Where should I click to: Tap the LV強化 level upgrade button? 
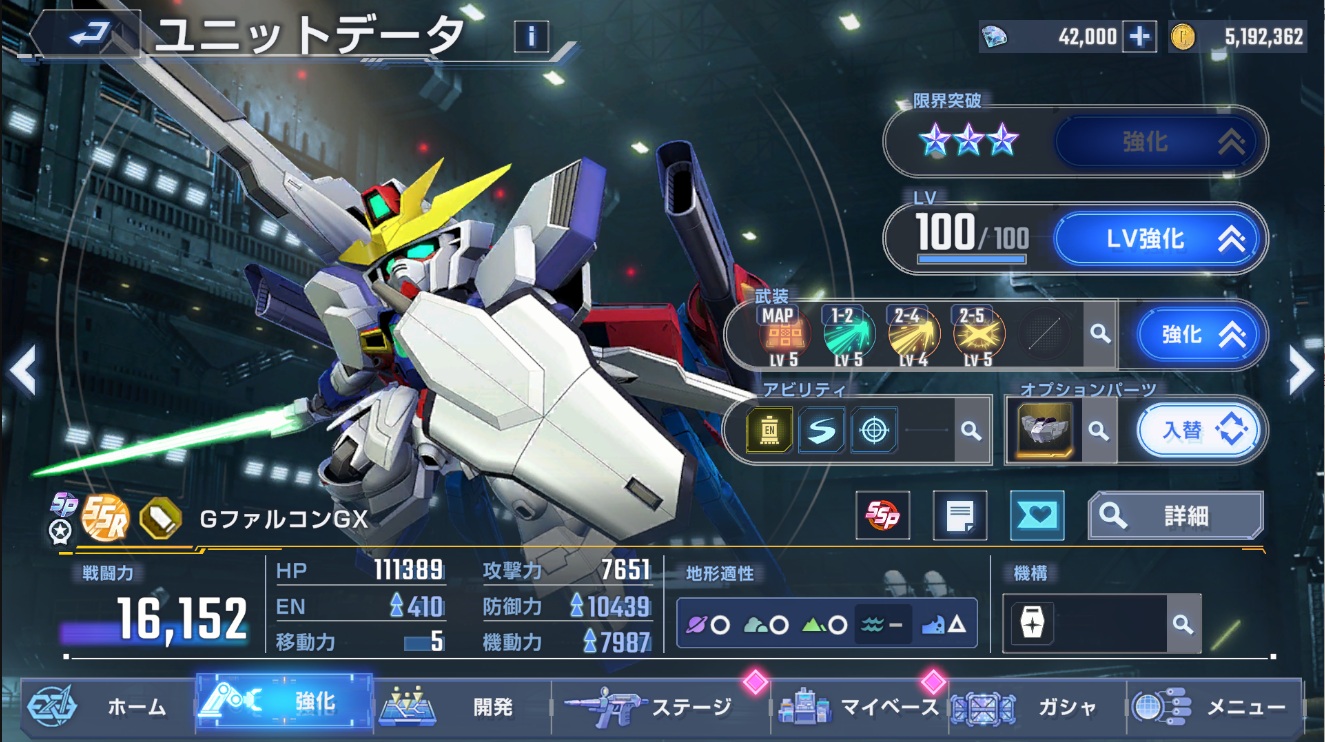(1160, 238)
